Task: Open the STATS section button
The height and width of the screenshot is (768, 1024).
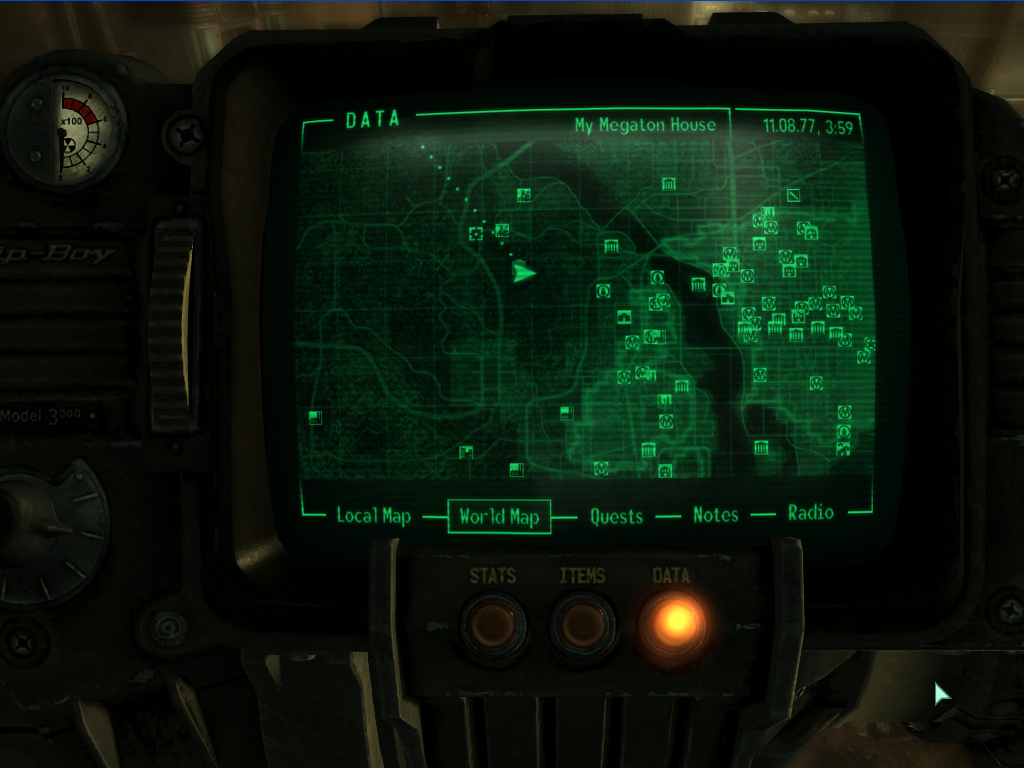Action: 494,626
